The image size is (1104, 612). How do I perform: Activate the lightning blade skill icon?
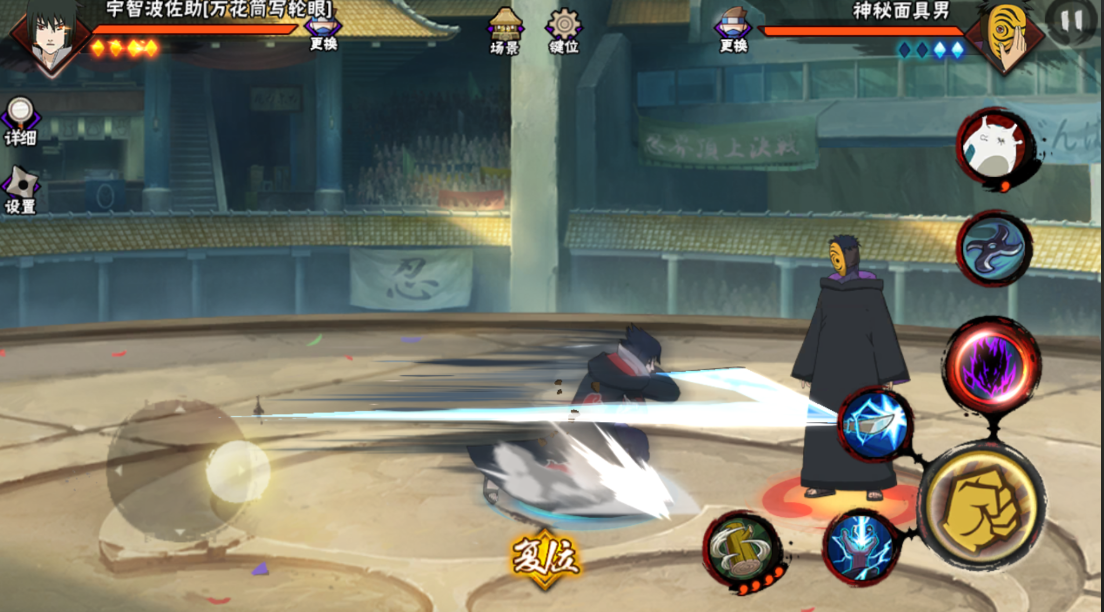pos(875,424)
